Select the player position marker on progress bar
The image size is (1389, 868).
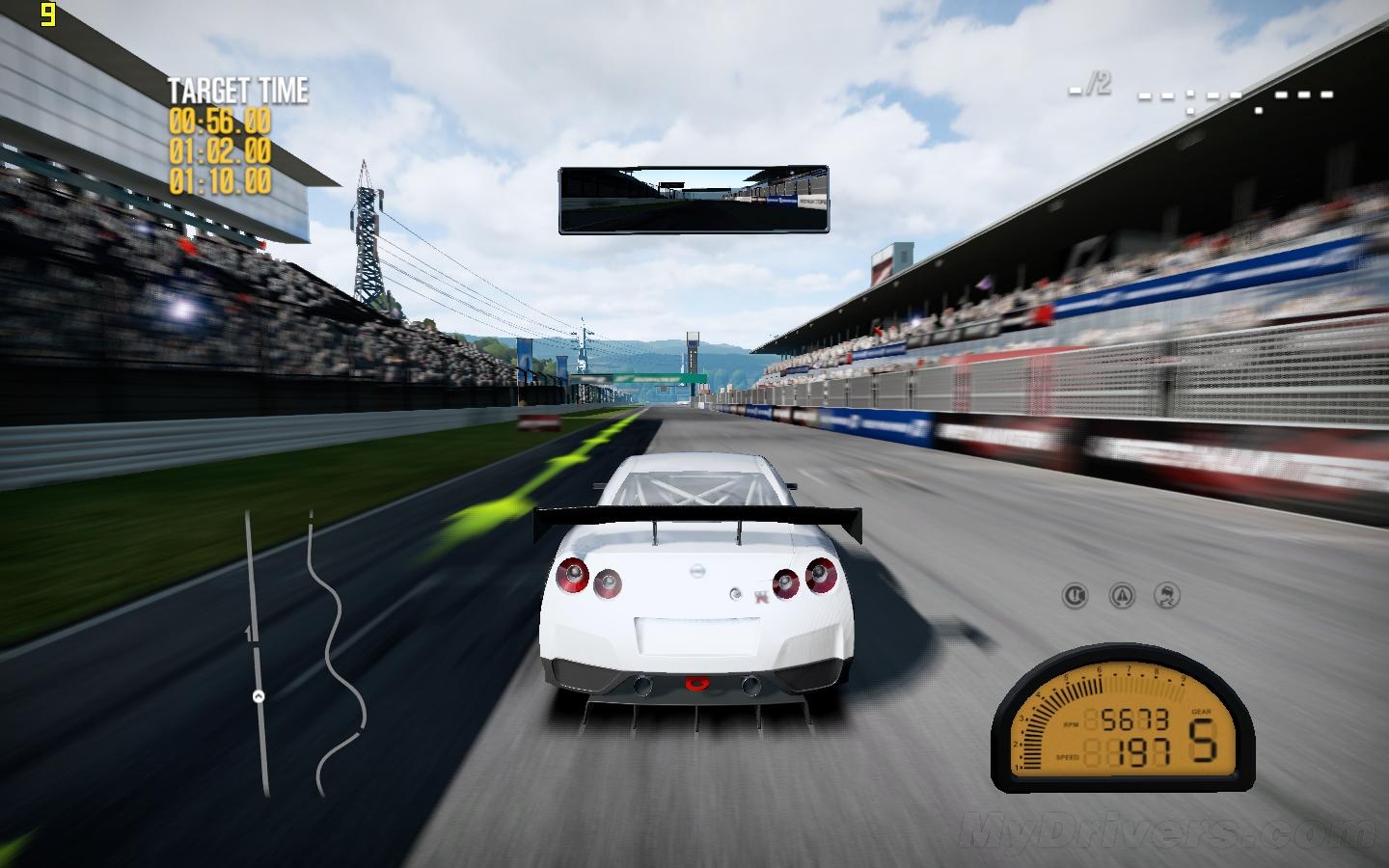(x=259, y=696)
